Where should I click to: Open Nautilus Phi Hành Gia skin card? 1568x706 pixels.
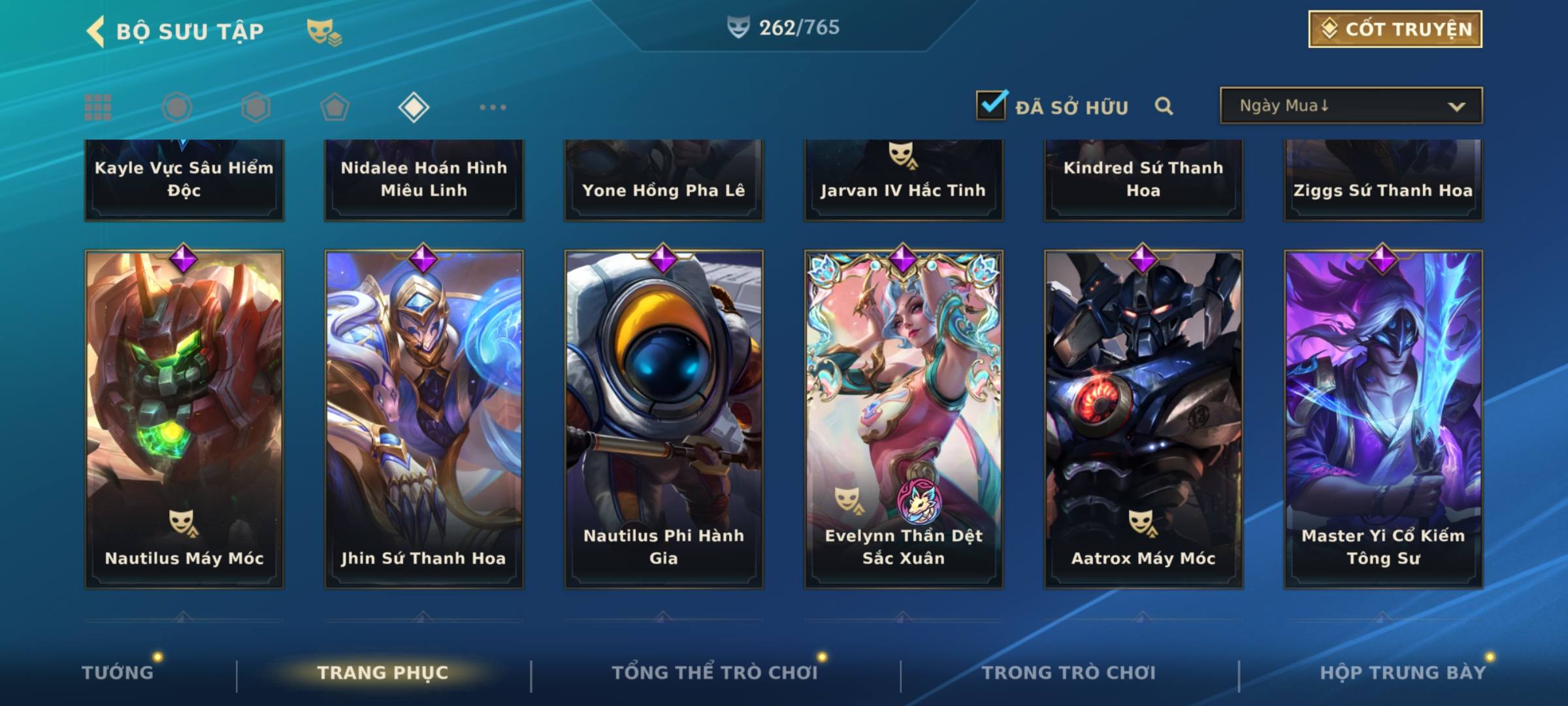point(664,418)
